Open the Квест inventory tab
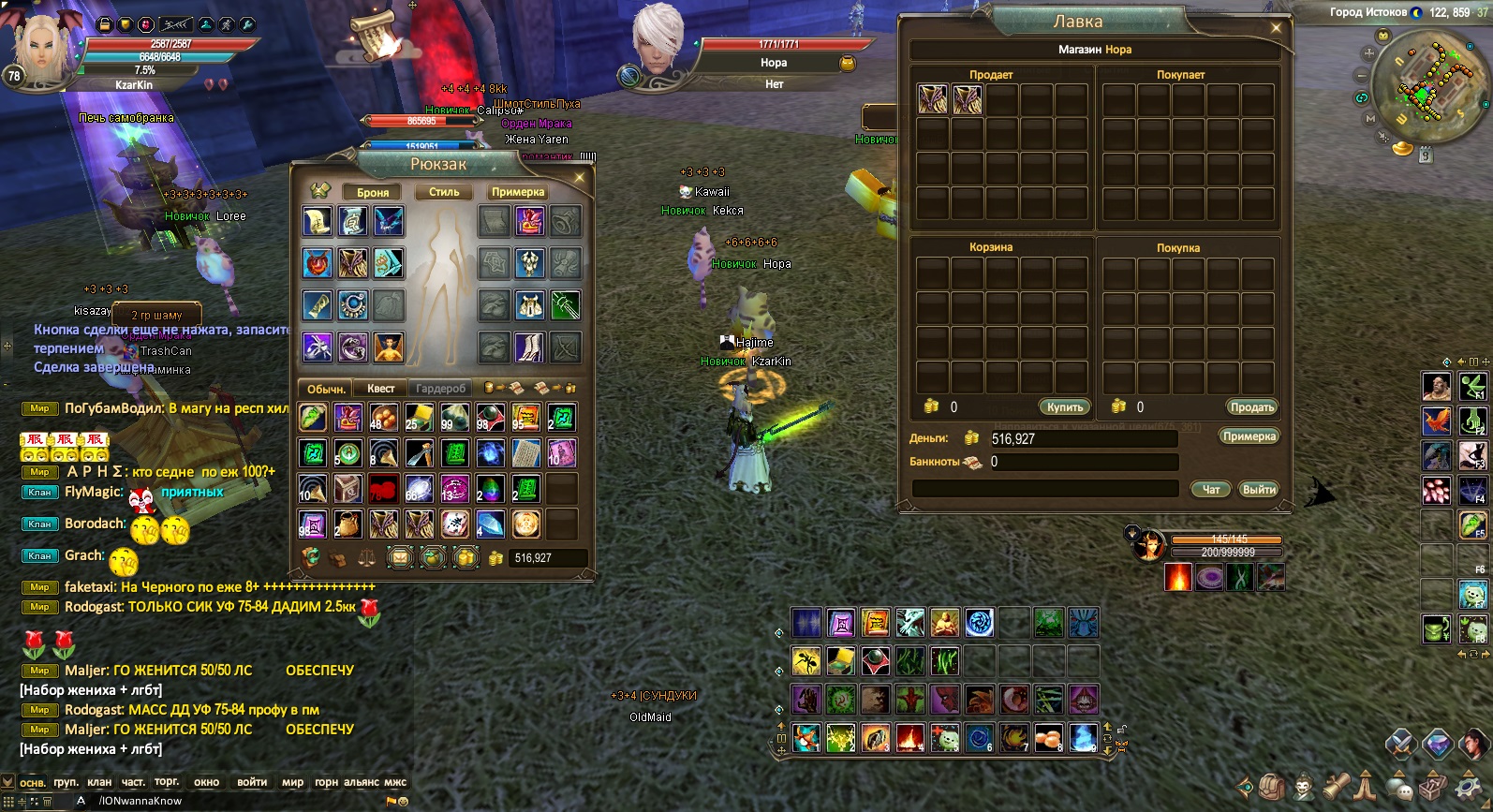Image resolution: width=1493 pixels, height=812 pixels. pos(380,389)
